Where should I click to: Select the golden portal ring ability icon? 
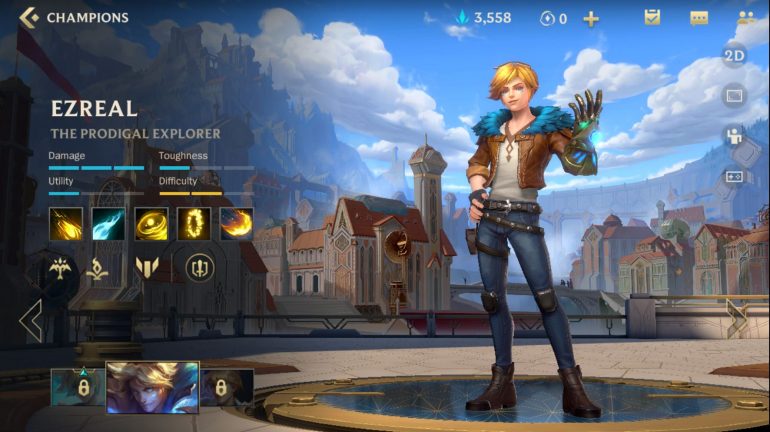coord(194,223)
